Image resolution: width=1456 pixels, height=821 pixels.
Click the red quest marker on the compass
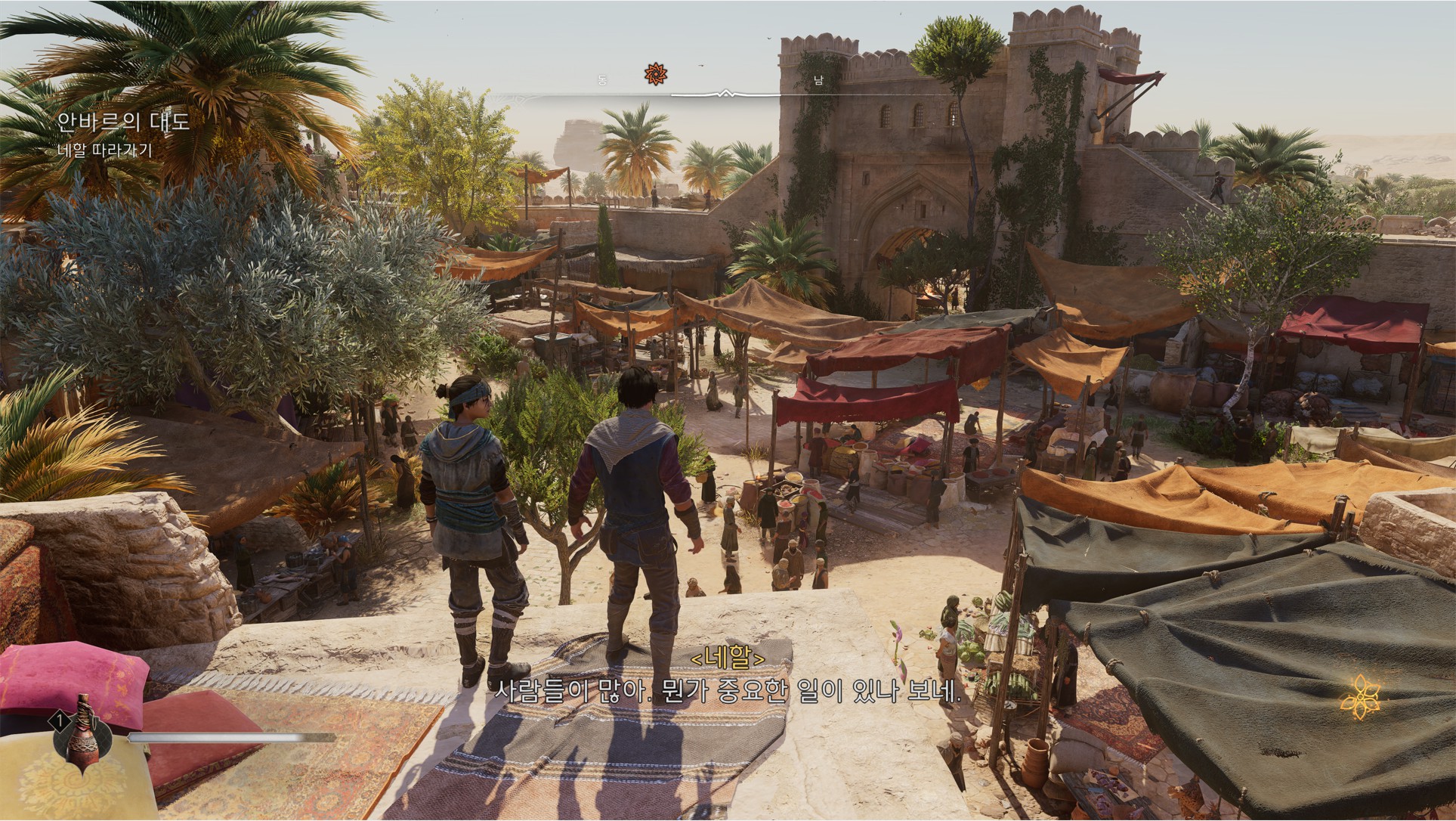coord(656,74)
